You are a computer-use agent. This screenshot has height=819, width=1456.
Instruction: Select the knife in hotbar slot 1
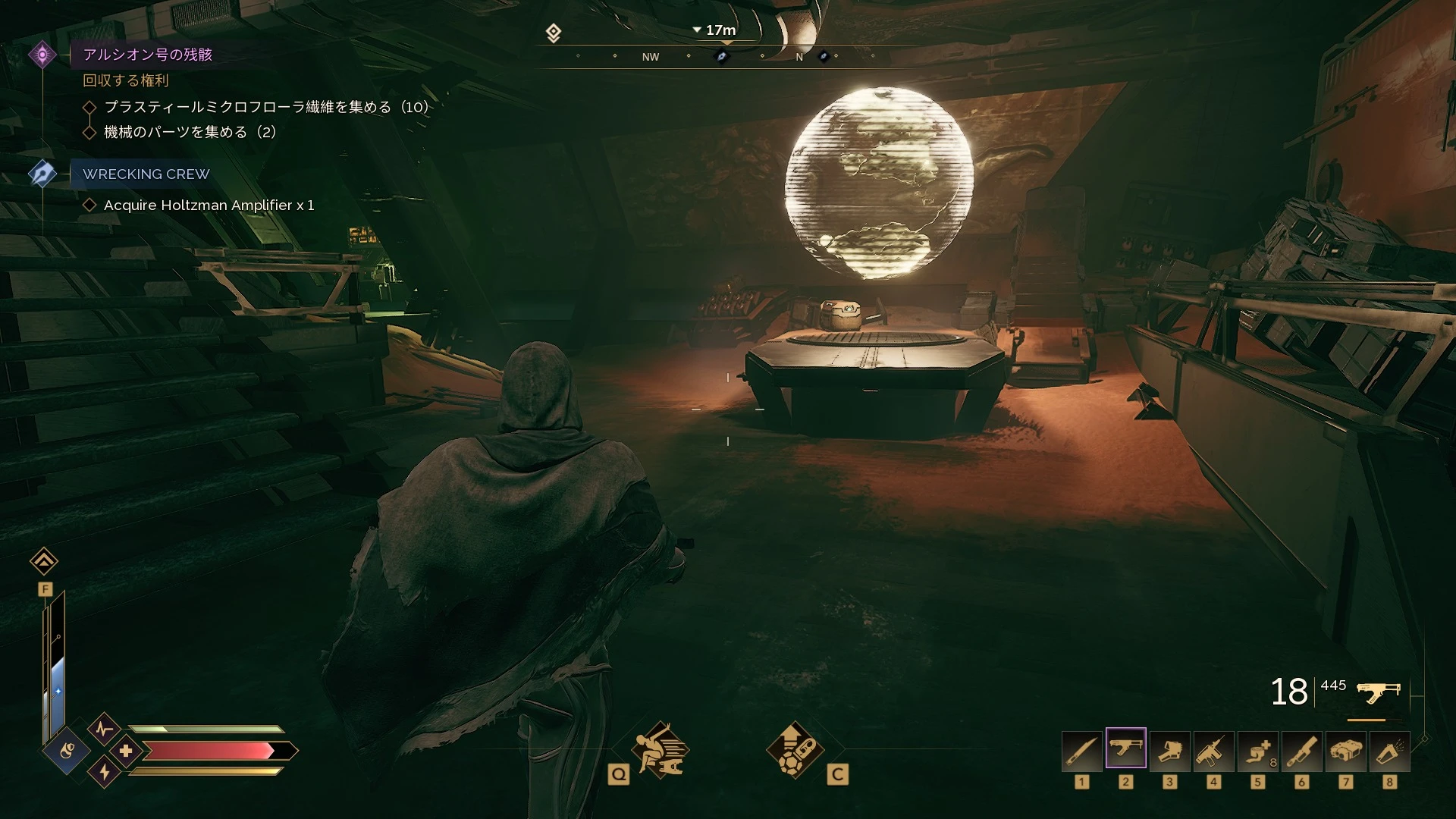coord(1082,751)
